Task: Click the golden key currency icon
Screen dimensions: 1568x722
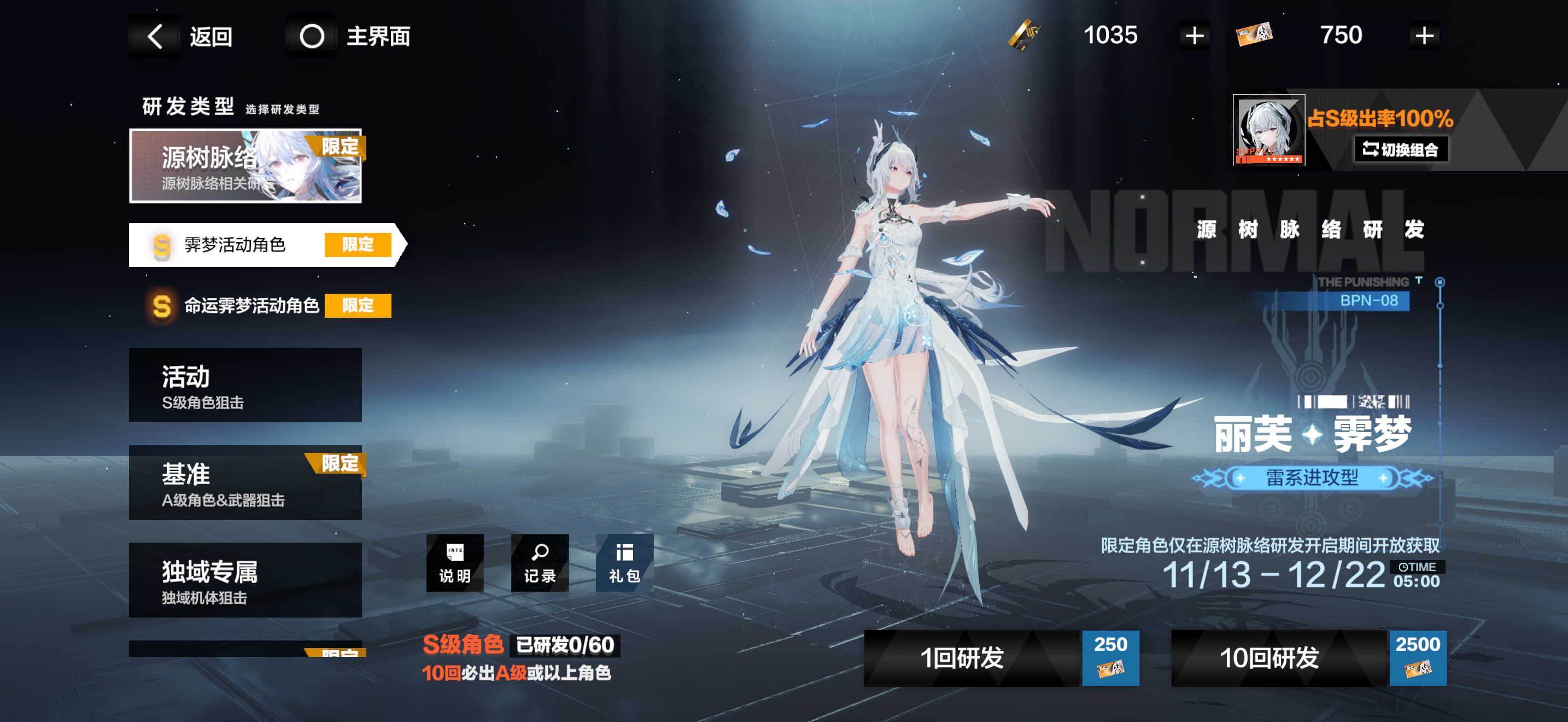Action: tap(1025, 36)
